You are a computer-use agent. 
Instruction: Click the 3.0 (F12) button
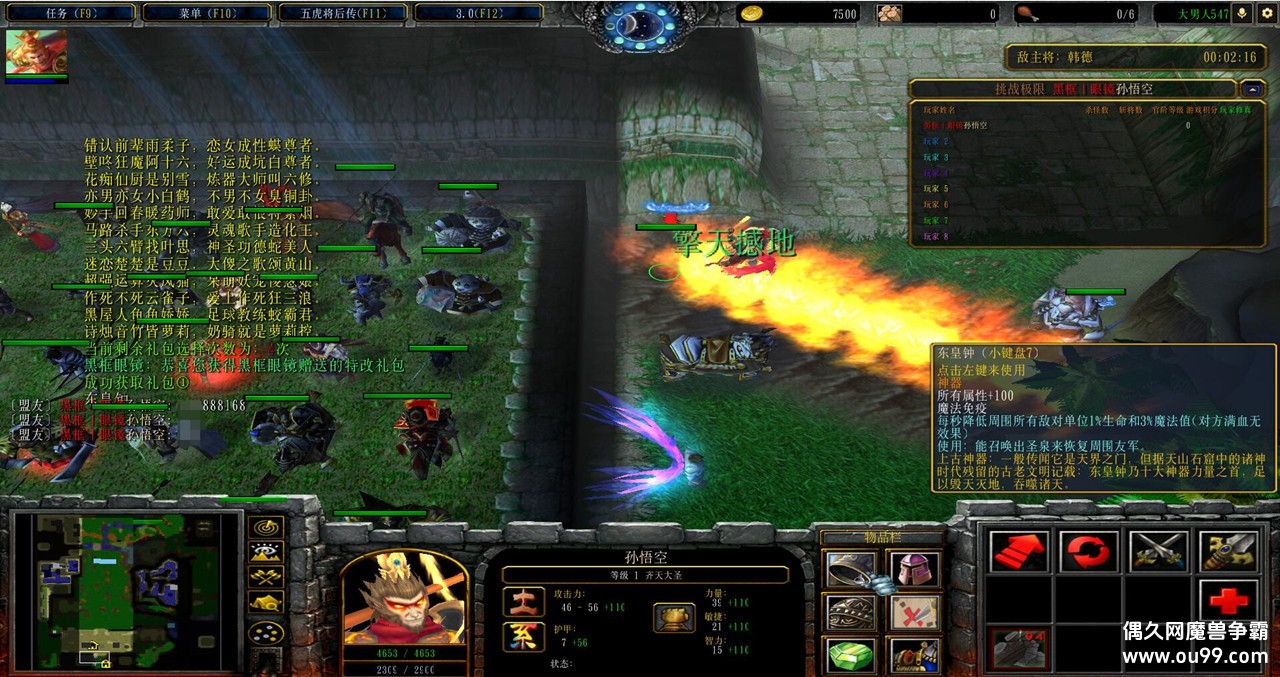pos(478,13)
